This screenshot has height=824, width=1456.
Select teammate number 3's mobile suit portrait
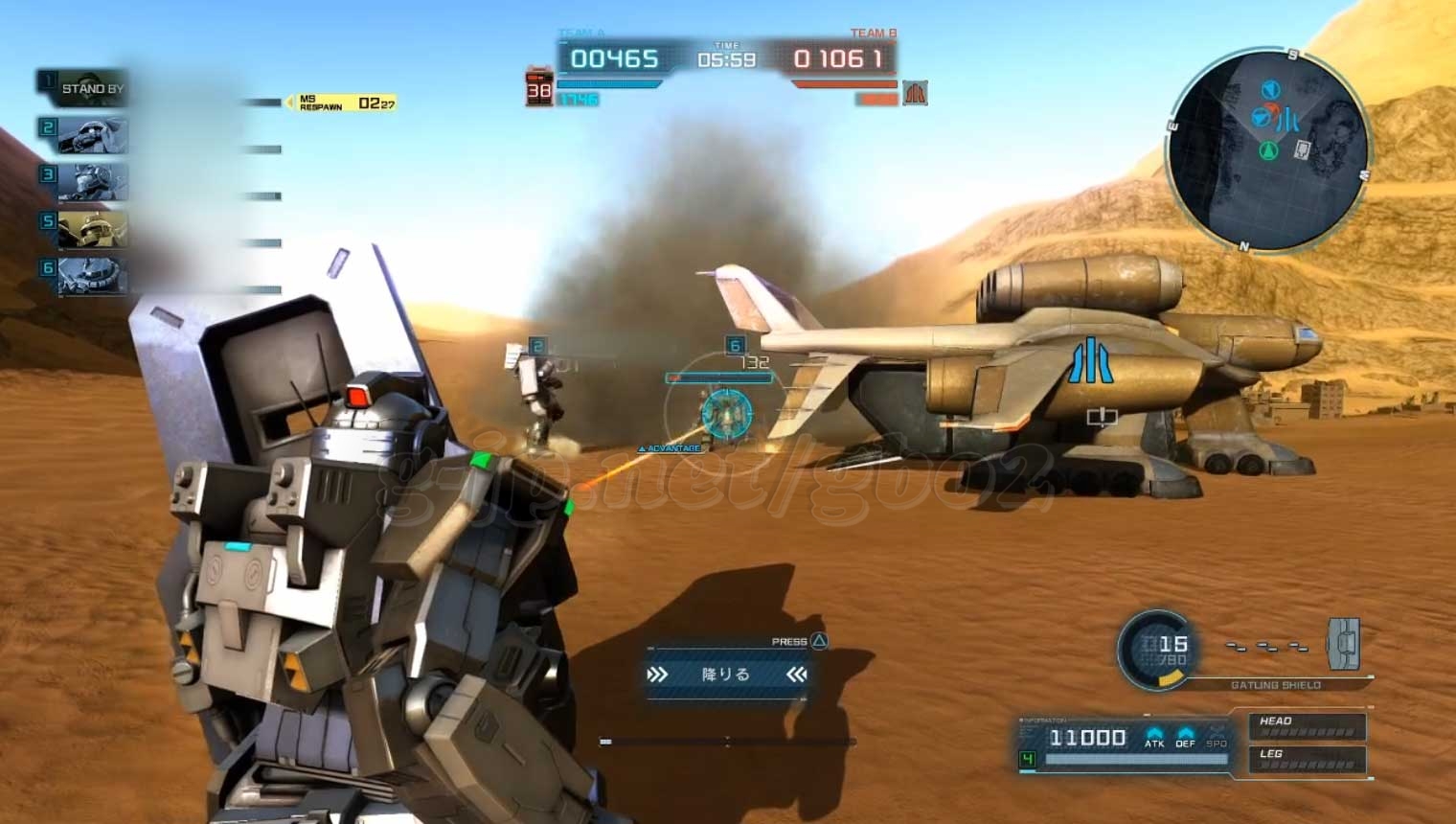click(x=92, y=181)
